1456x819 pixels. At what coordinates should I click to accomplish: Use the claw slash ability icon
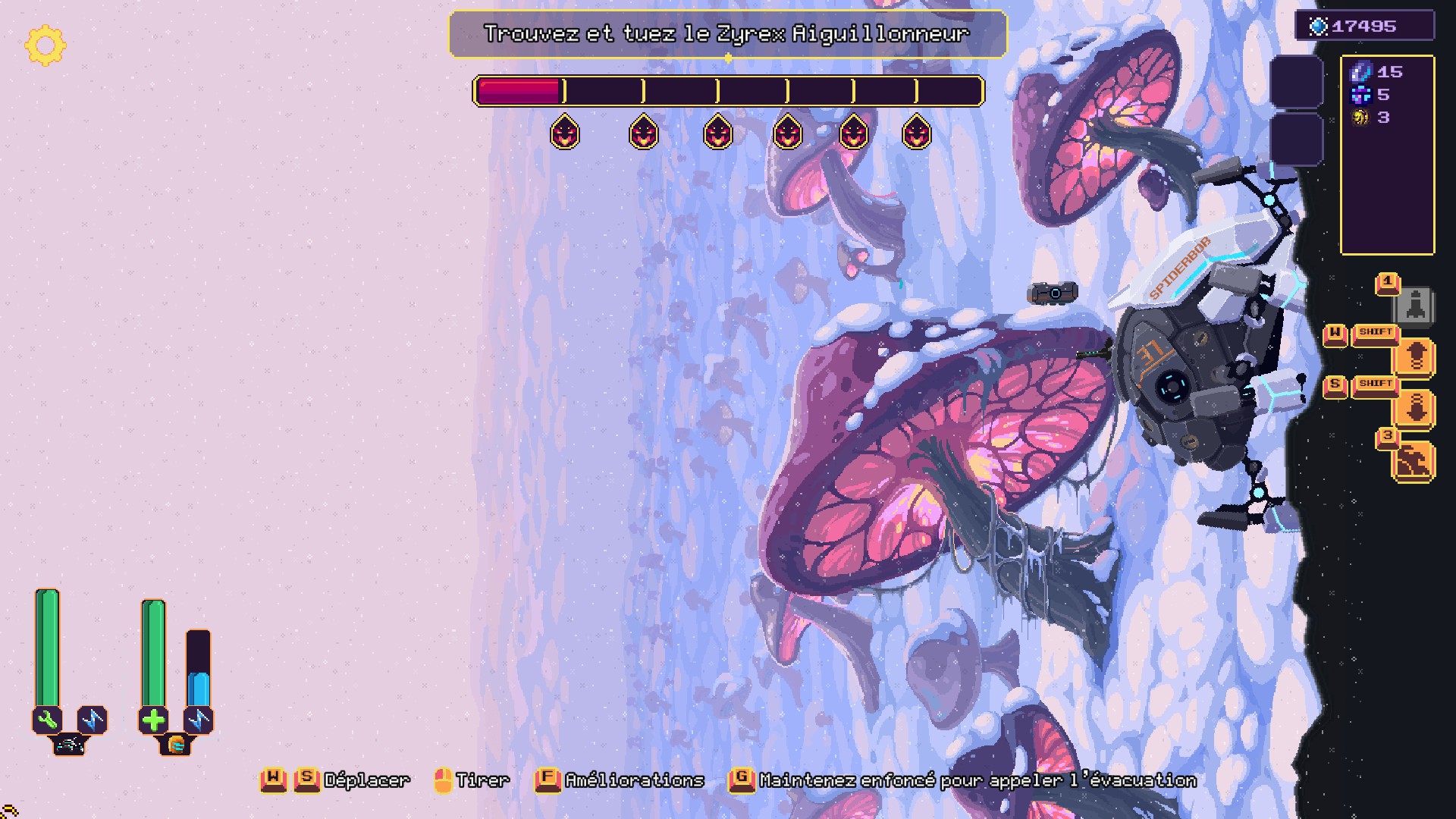click(1414, 460)
